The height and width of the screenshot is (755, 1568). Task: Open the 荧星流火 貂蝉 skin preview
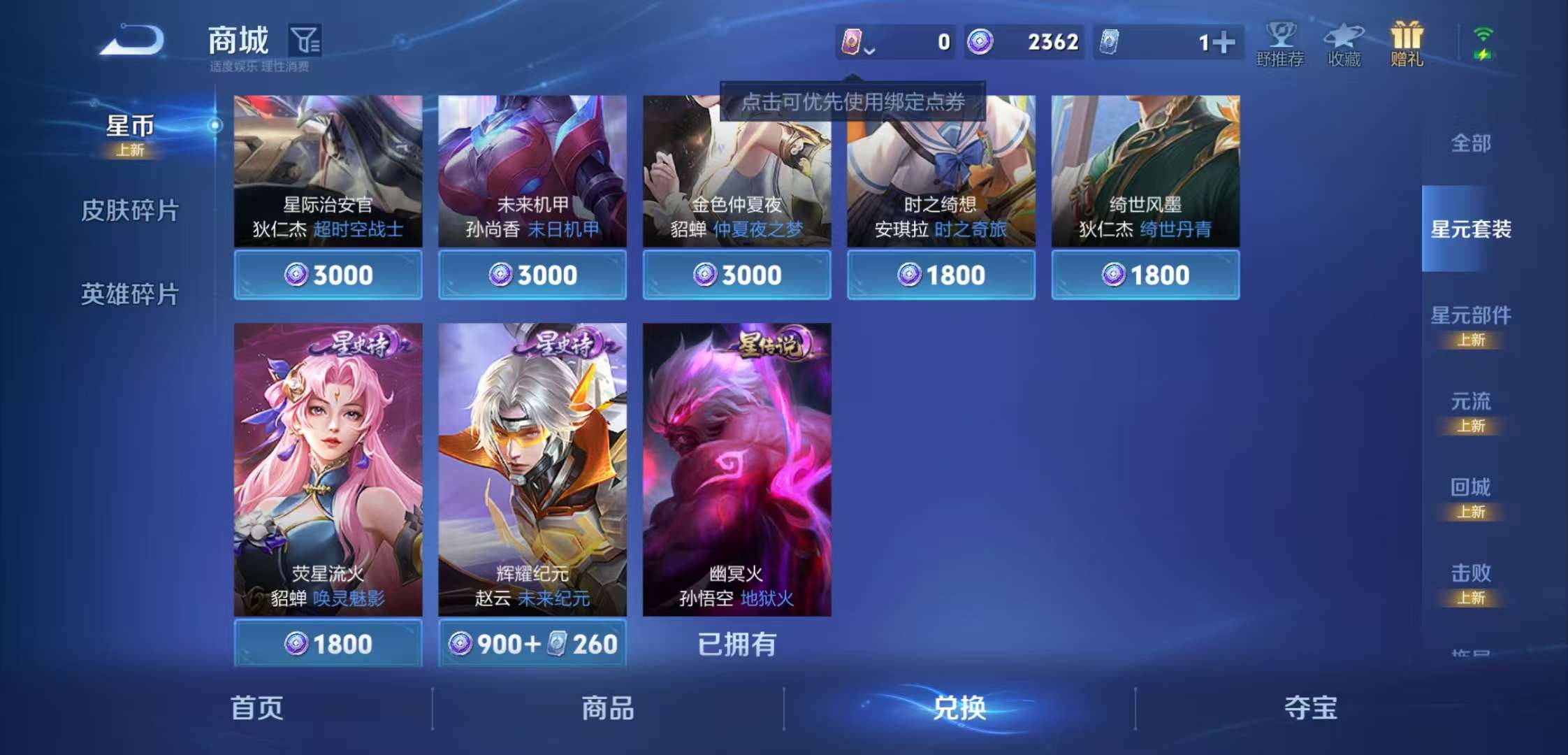[x=327, y=475]
